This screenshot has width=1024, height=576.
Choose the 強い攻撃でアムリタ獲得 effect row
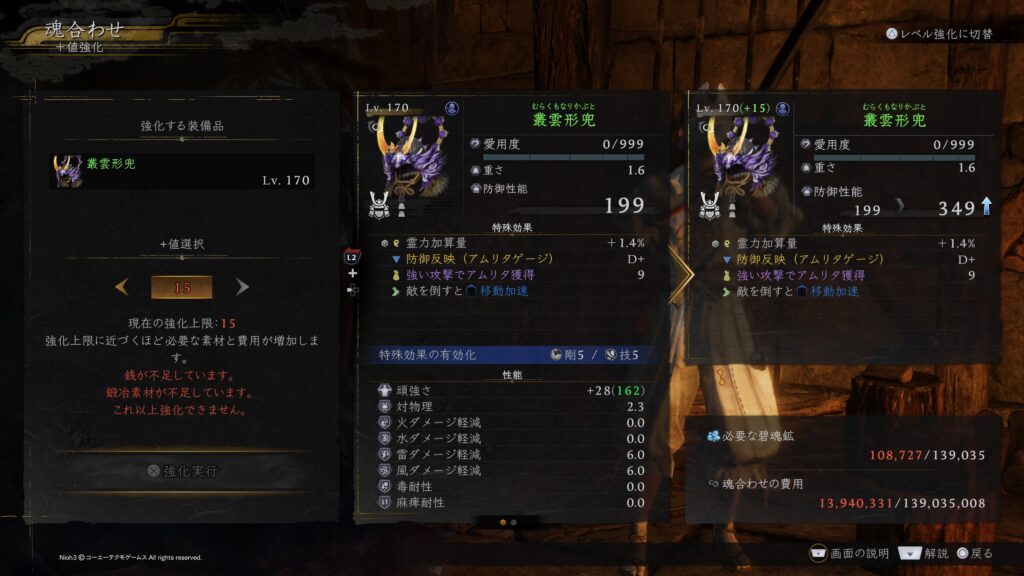512,275
